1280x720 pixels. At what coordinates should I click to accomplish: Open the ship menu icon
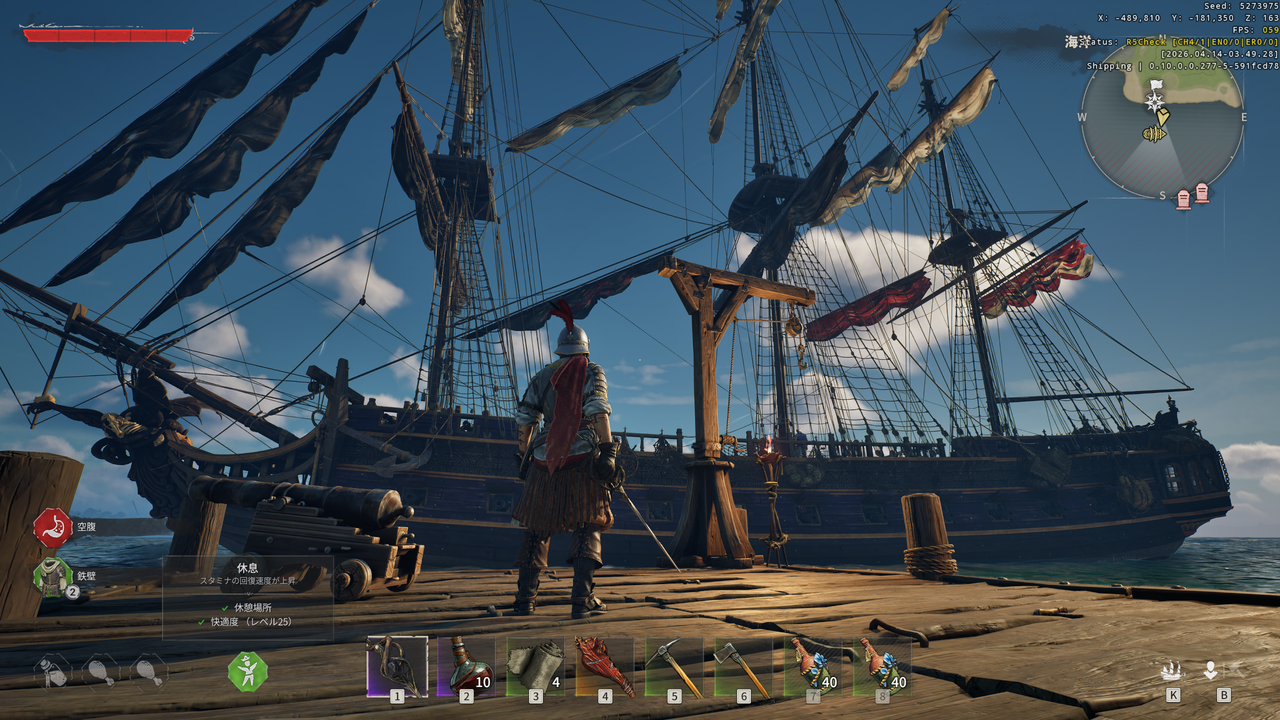[1172, 670]
